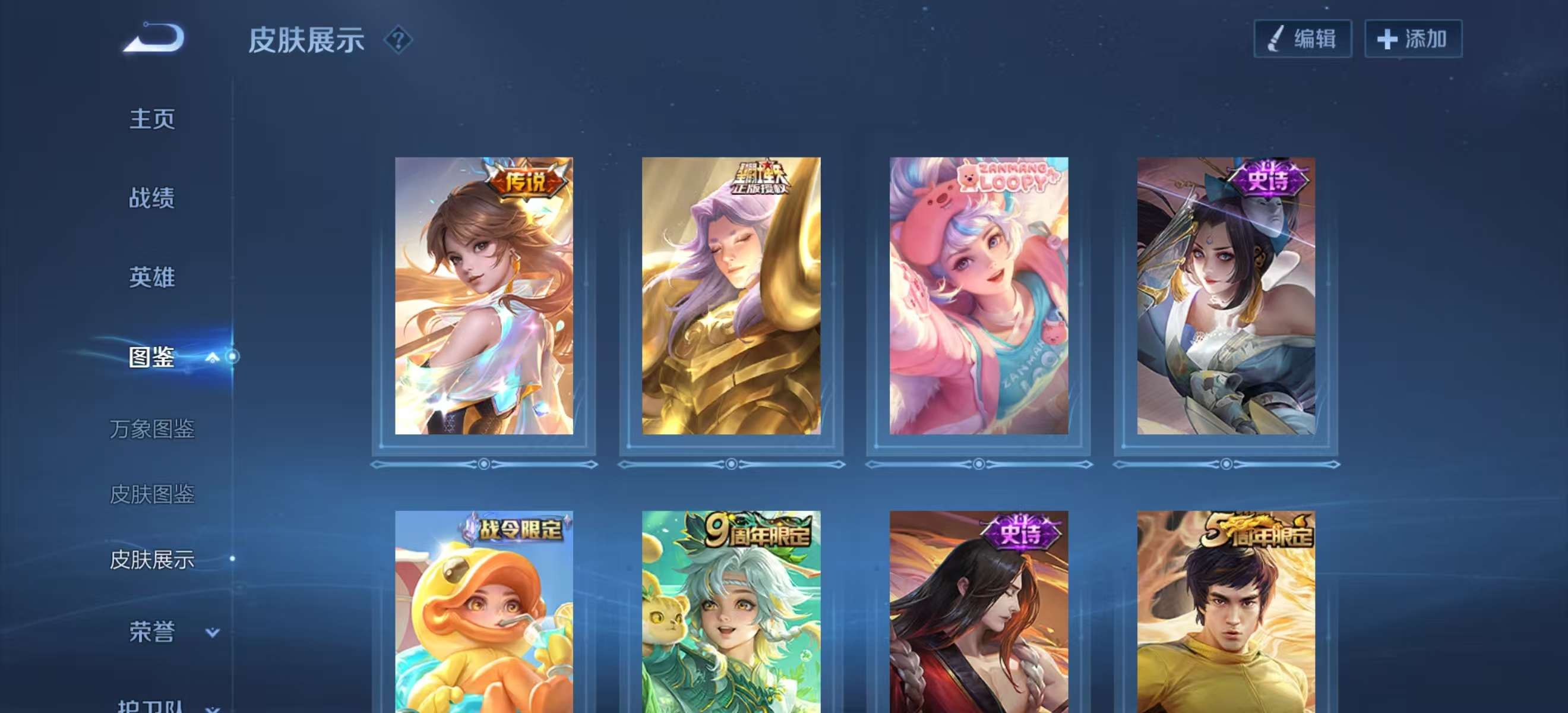Switch to the 主页 home tab
The height and width of the screenshot is (713, 1568).
coord(152,119)
